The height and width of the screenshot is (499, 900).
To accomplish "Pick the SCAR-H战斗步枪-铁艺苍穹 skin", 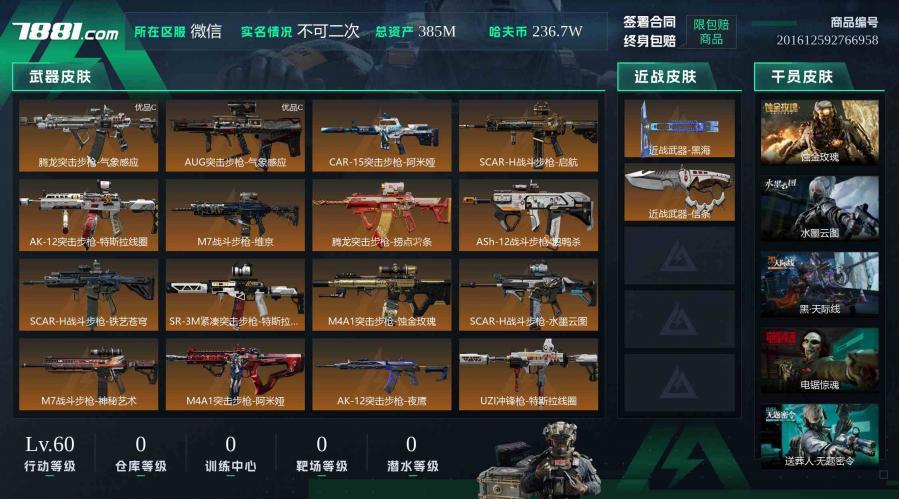I will (88, 294).
